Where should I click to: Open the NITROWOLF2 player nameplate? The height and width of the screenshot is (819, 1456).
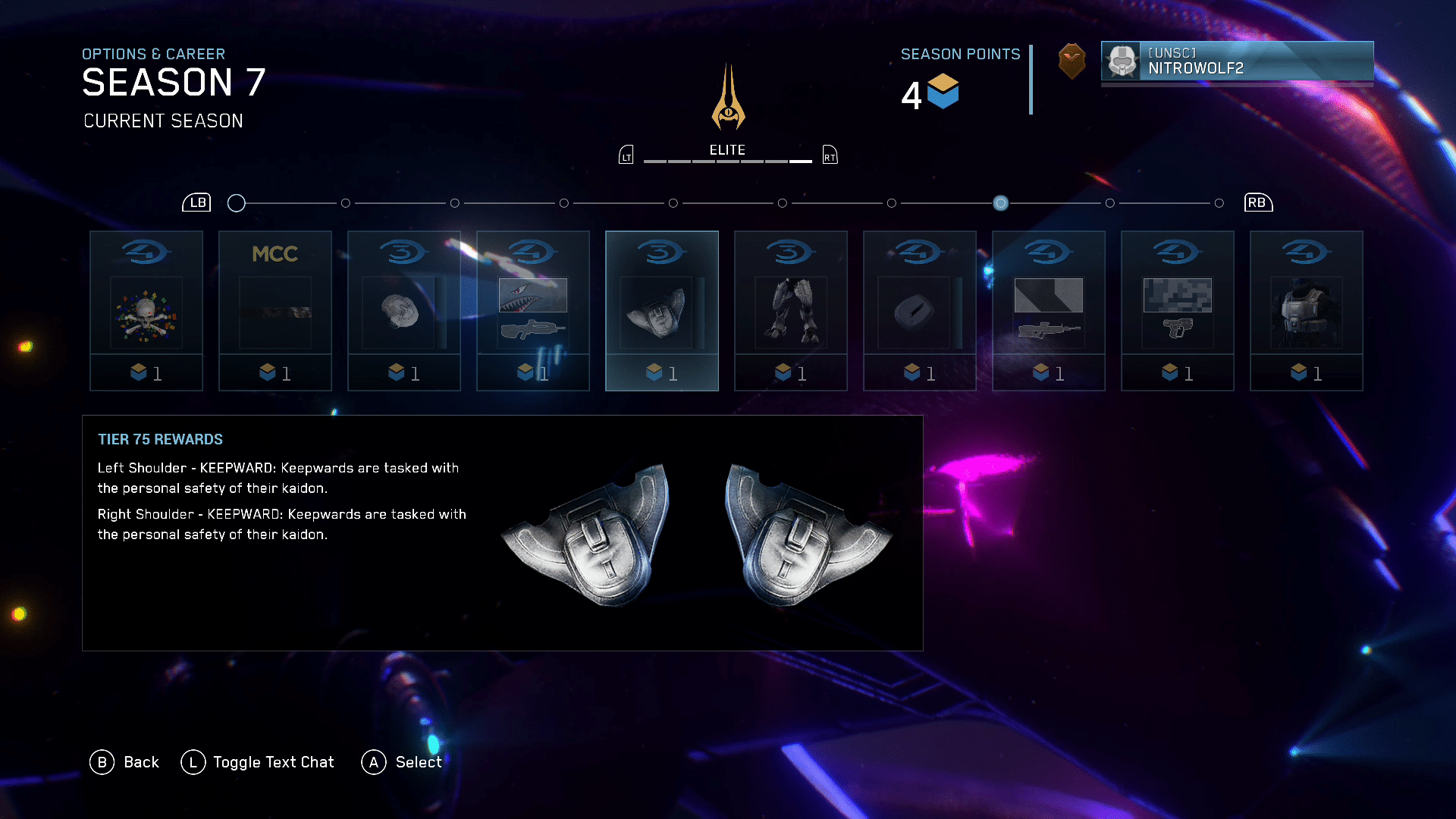1237,61
